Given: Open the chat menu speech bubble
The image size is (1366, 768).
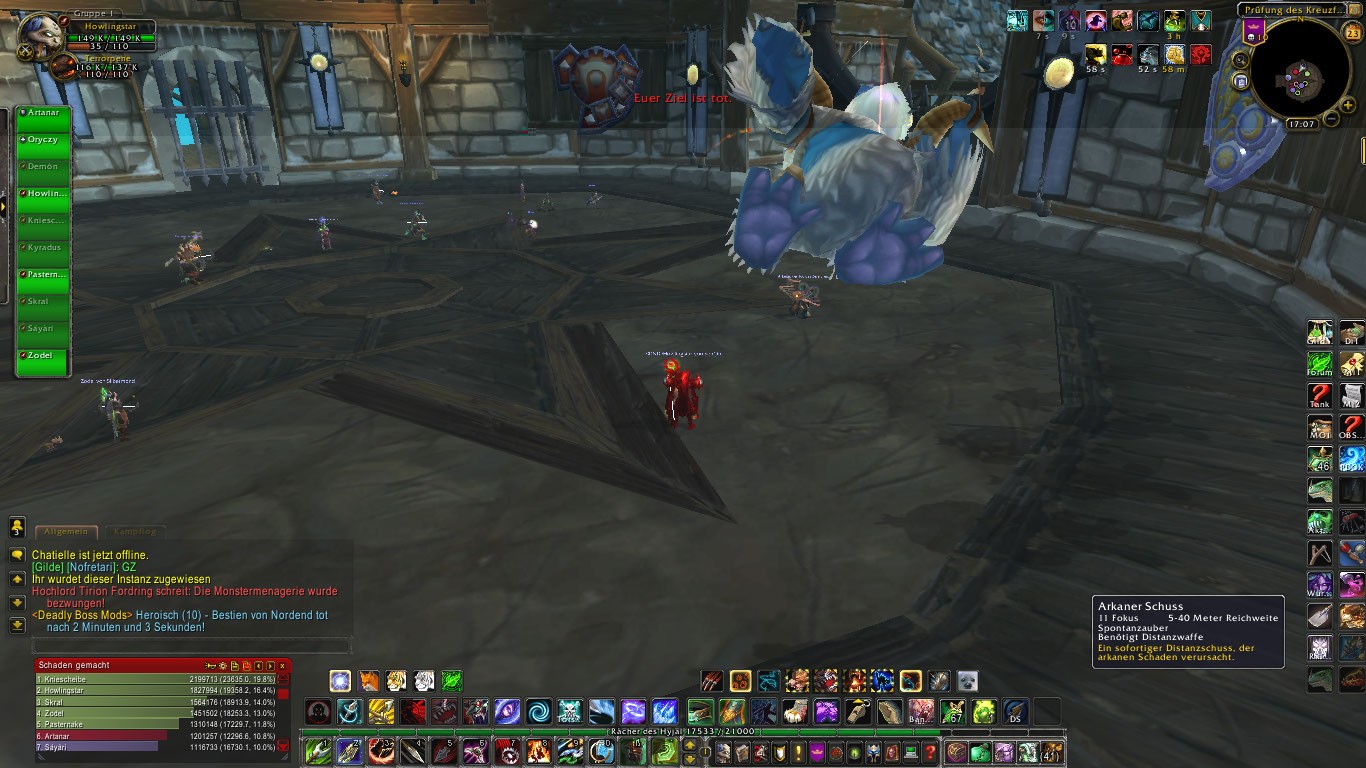Looking at the screenshot, I should tap(17, 554).
